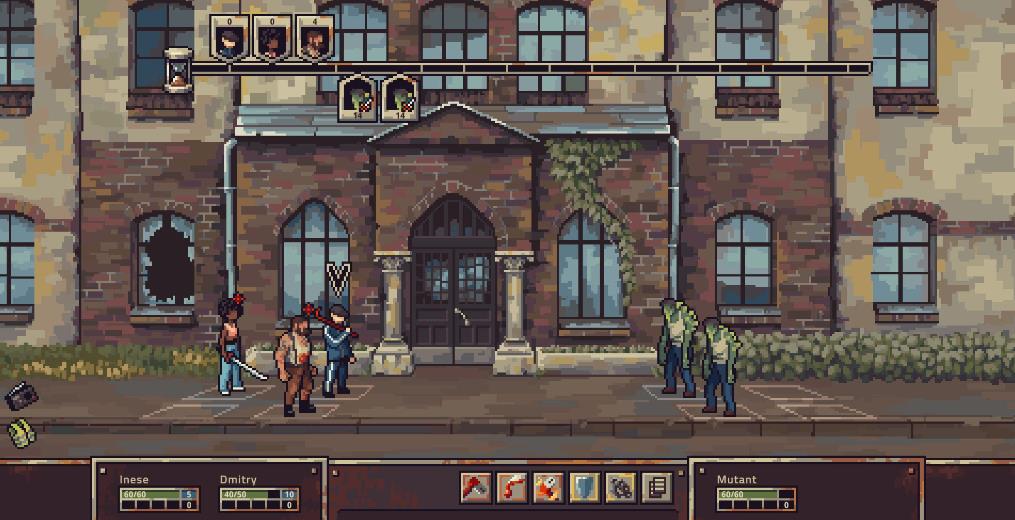Activate the fiery attack skill icon
The image size is (1015, 520).
(x=547, y=487)
